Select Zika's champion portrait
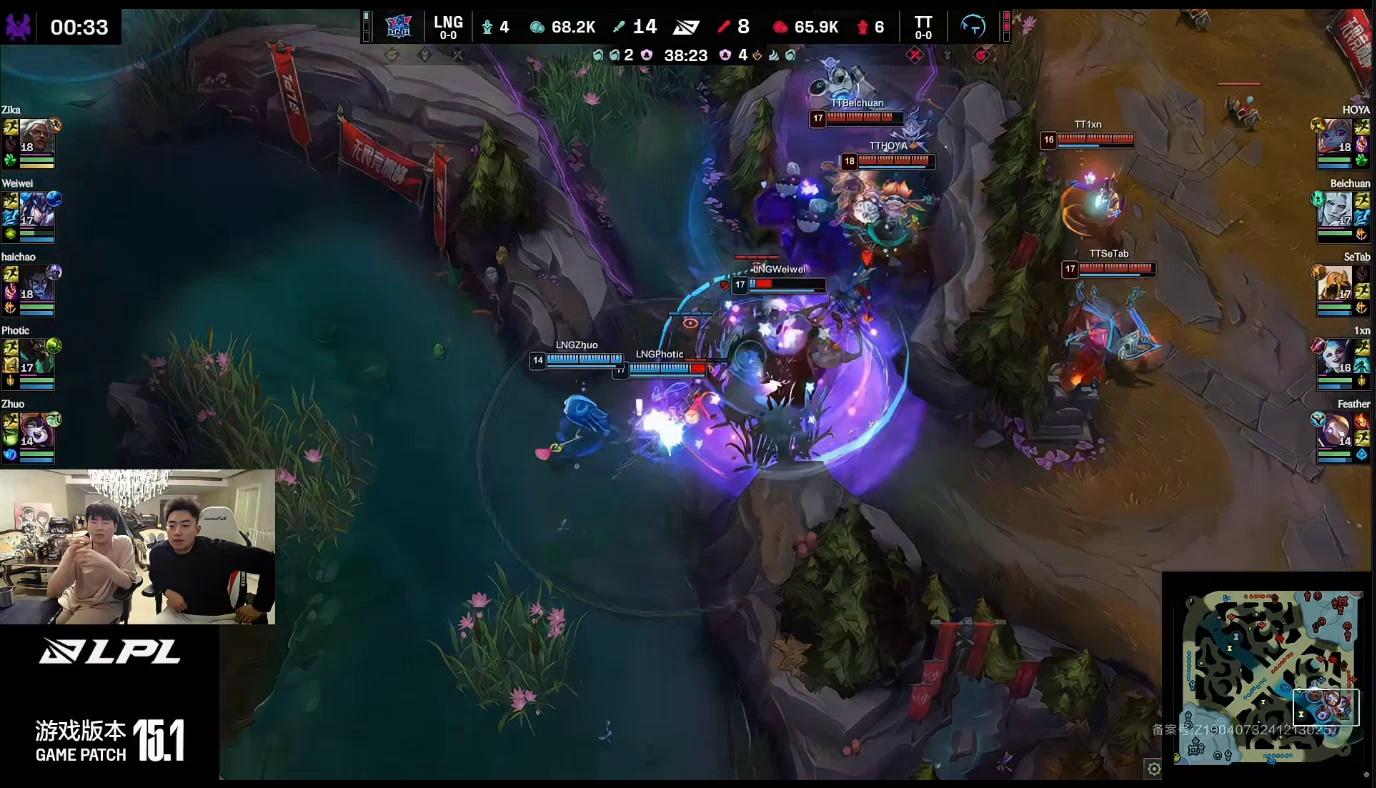This screenshot has height=788, width=1376. pos(36,136)
